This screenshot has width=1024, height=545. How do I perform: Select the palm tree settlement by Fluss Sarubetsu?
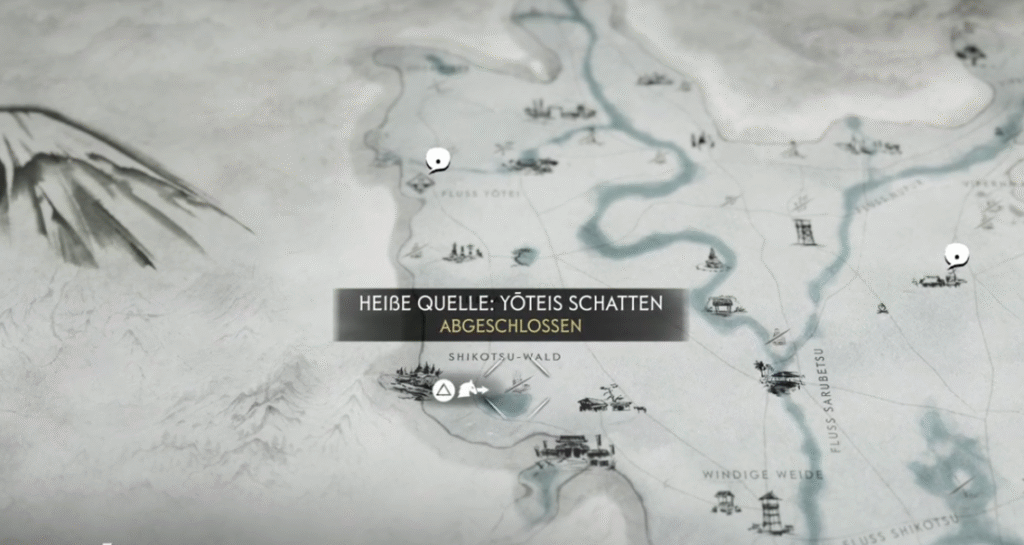point(782,377)
